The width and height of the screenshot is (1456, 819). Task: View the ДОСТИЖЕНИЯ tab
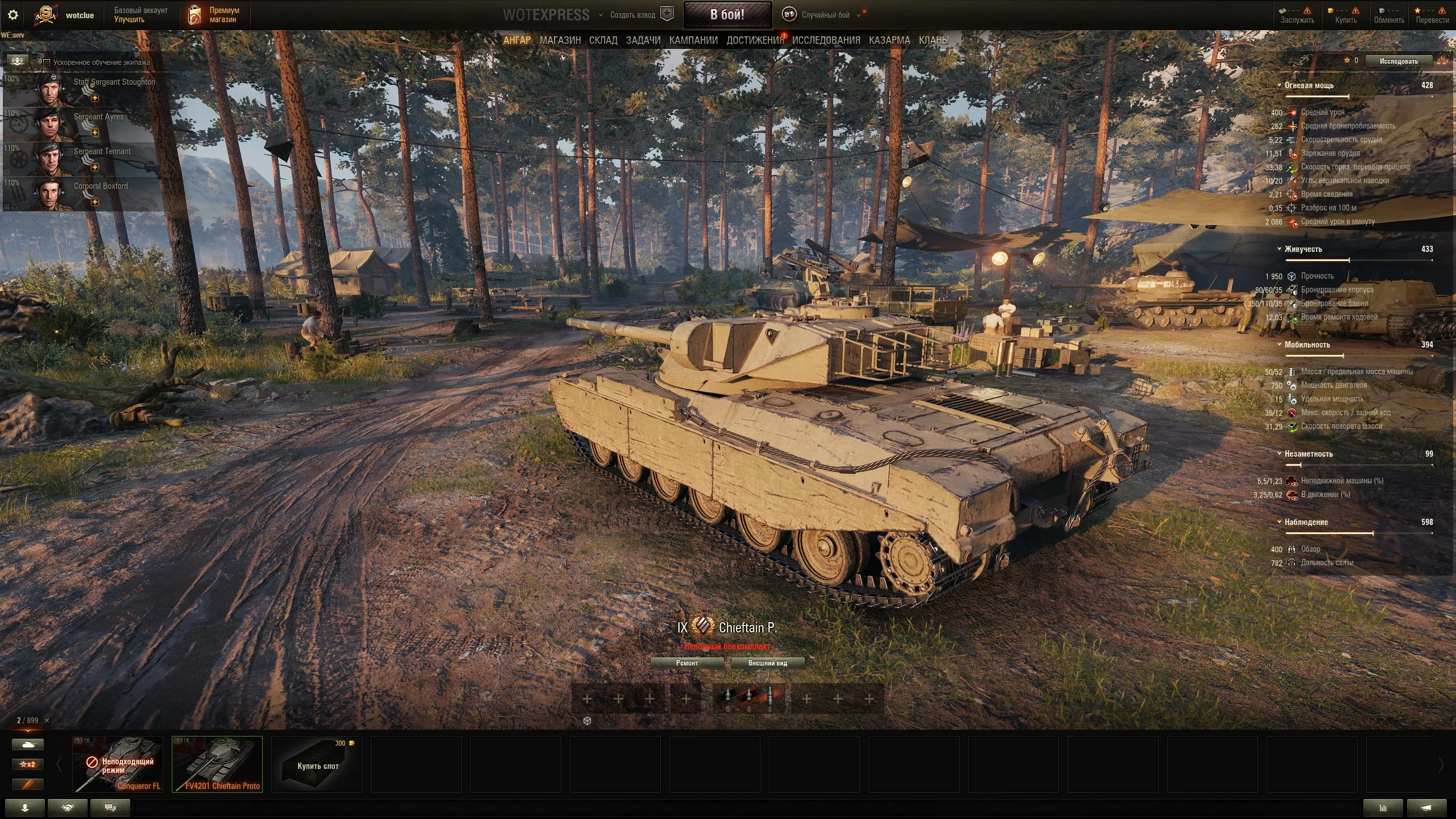click(x=754, y=40)
